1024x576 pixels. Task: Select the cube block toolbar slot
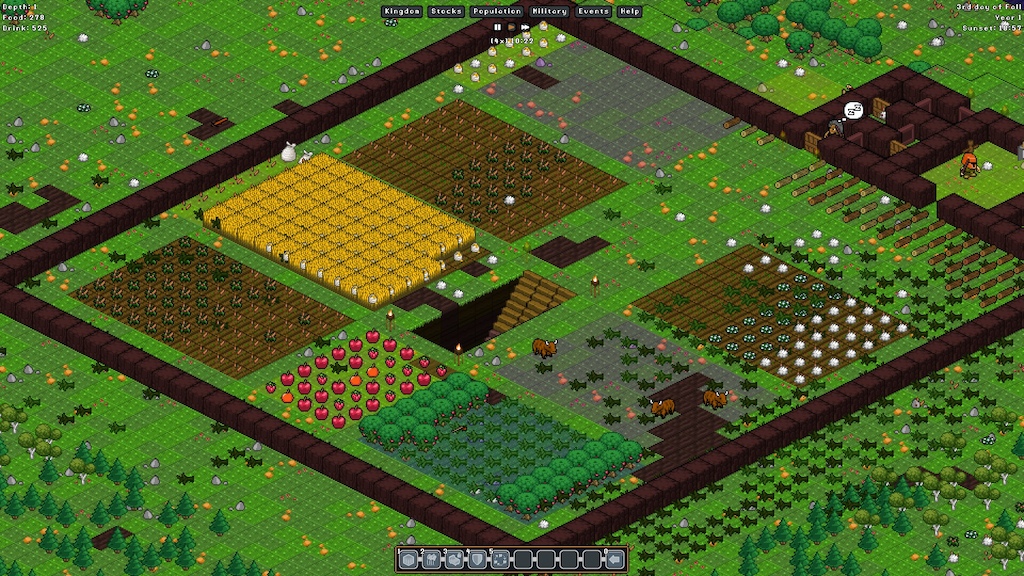click(x=410, y=559)
